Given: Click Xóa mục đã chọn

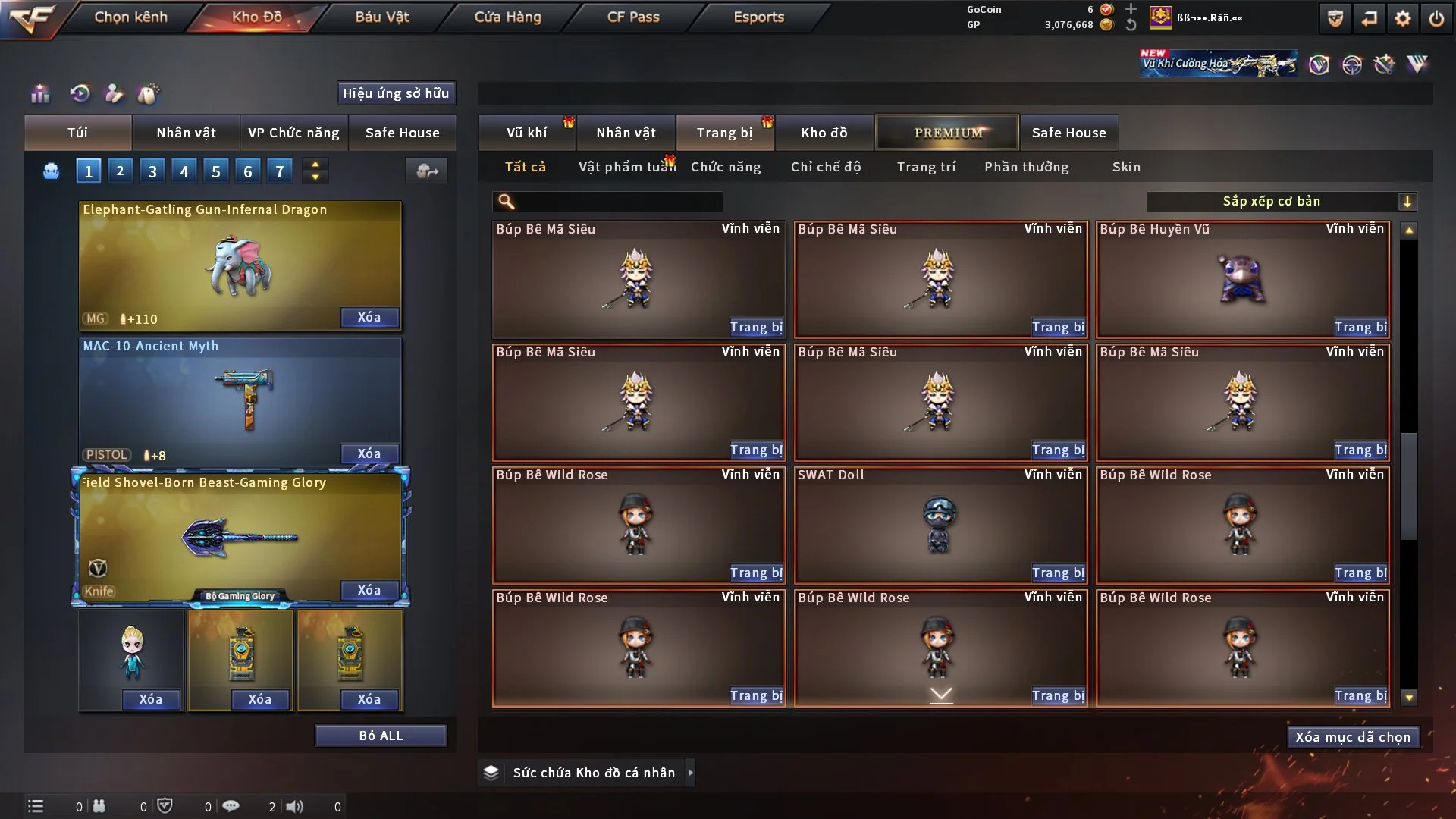Looking at the screenshot, I should (1353, 737).
